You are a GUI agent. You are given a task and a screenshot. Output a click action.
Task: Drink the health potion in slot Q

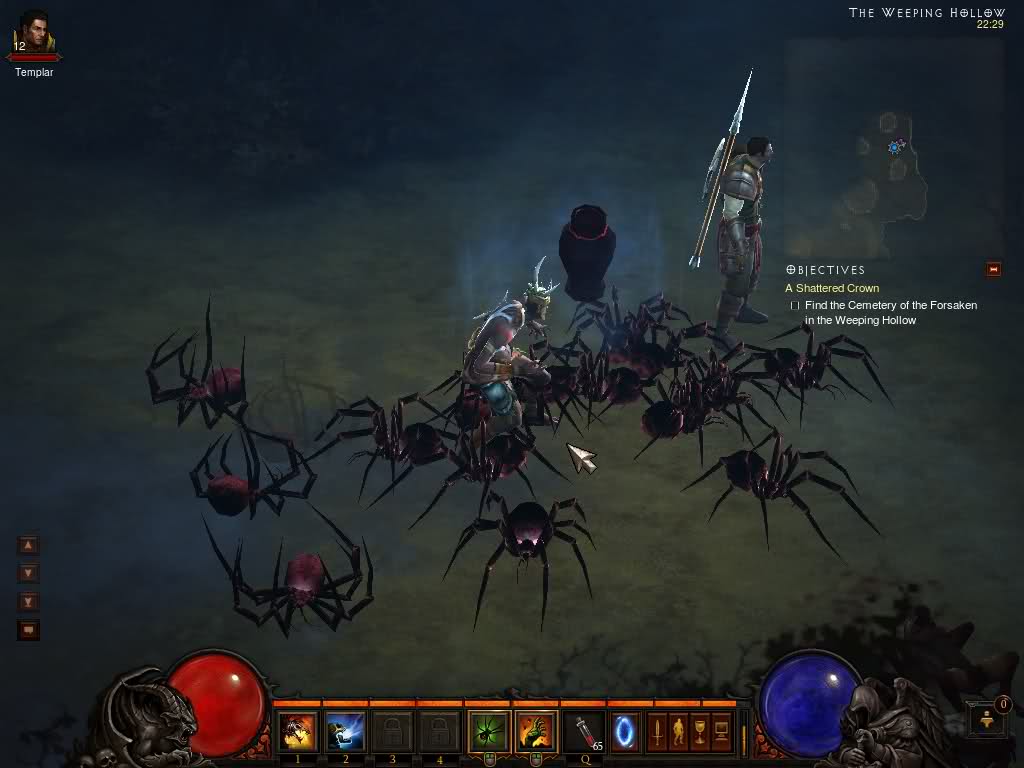(x=584, y=732)
